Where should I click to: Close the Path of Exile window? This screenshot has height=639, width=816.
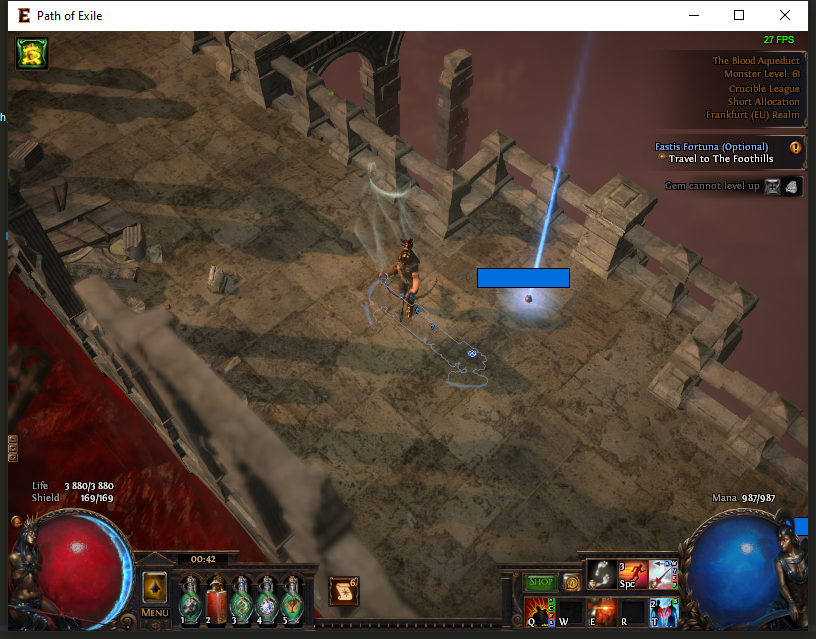click(x=785, y=15)
